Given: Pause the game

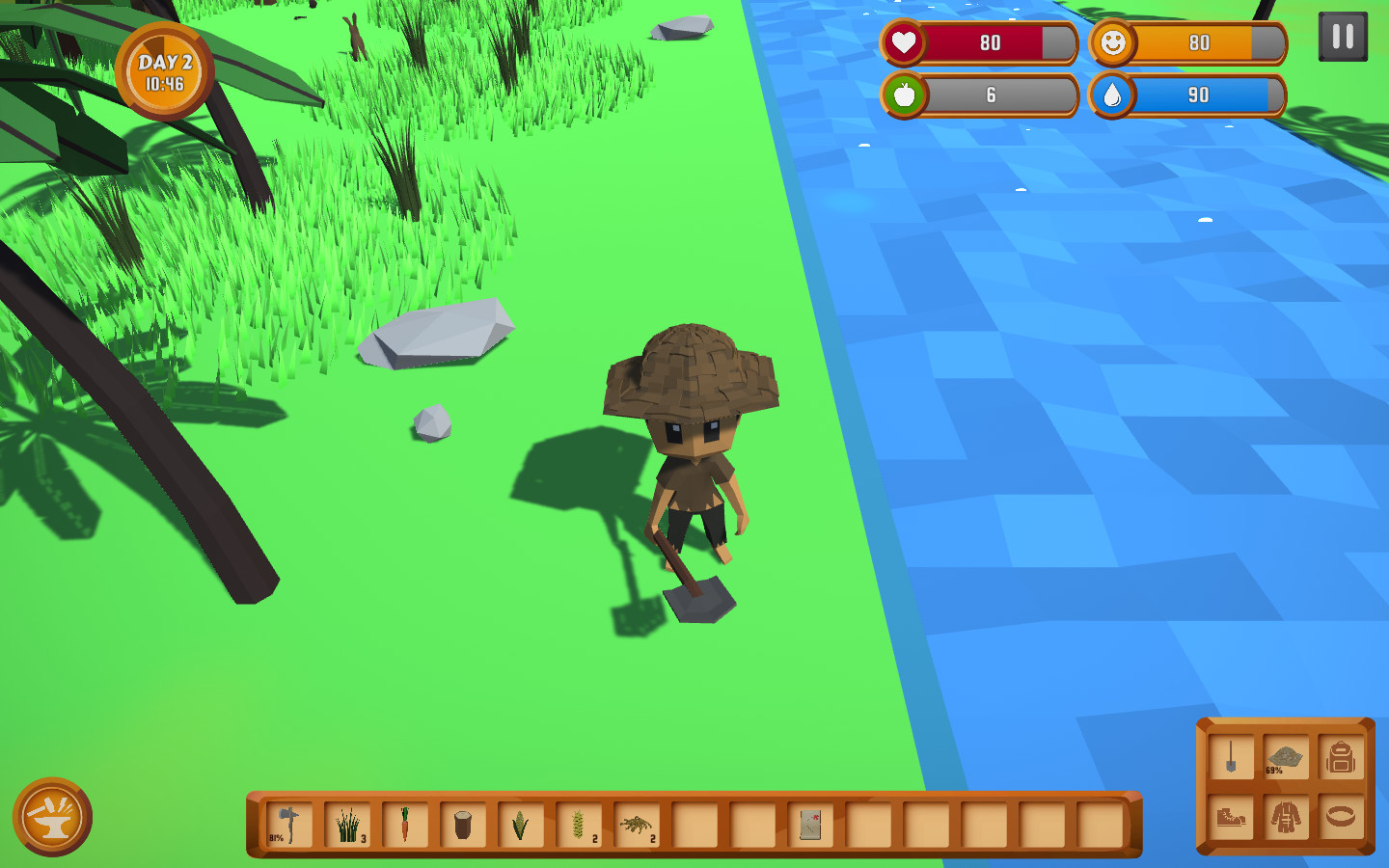Looking at the screenshot, I should click(1343, 39).
